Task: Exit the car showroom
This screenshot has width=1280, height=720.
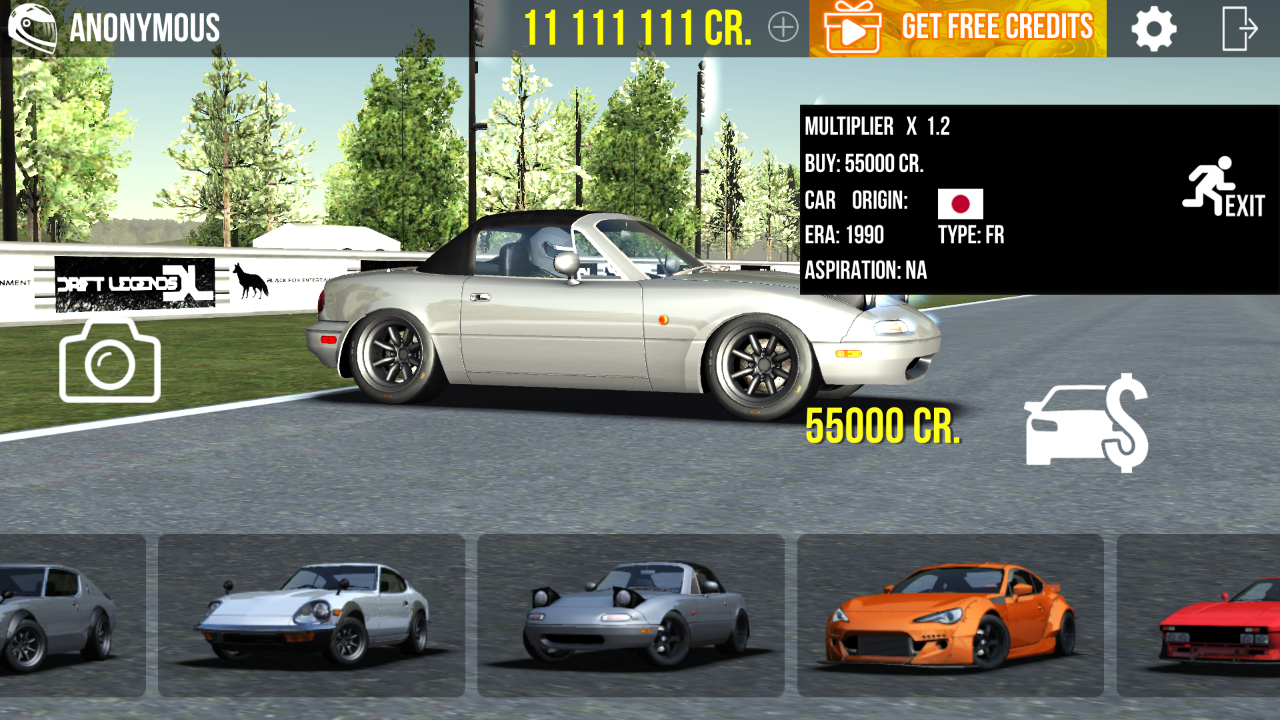Action: coord(1223,188)
